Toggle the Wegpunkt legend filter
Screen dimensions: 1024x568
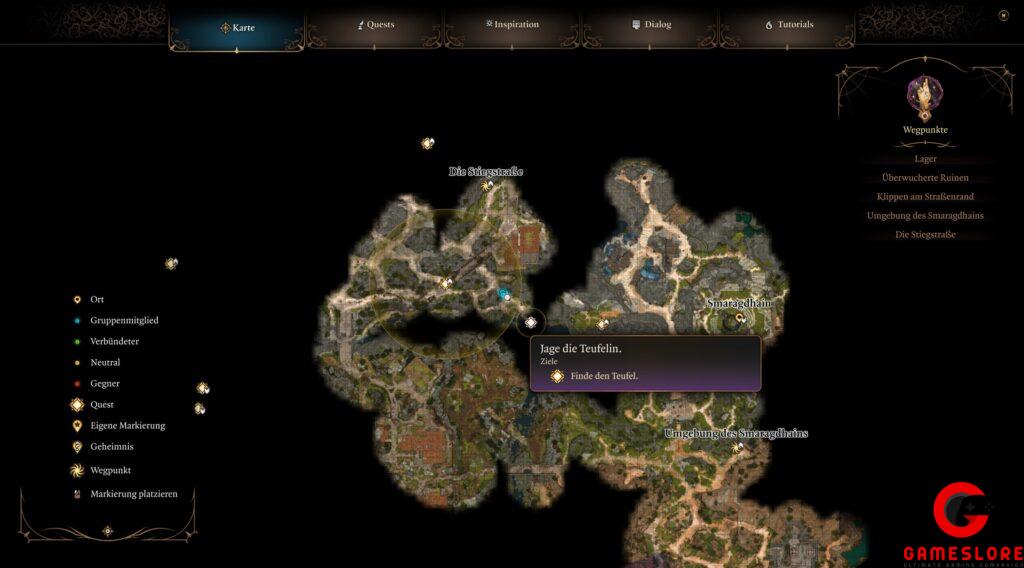click(110, 470)
